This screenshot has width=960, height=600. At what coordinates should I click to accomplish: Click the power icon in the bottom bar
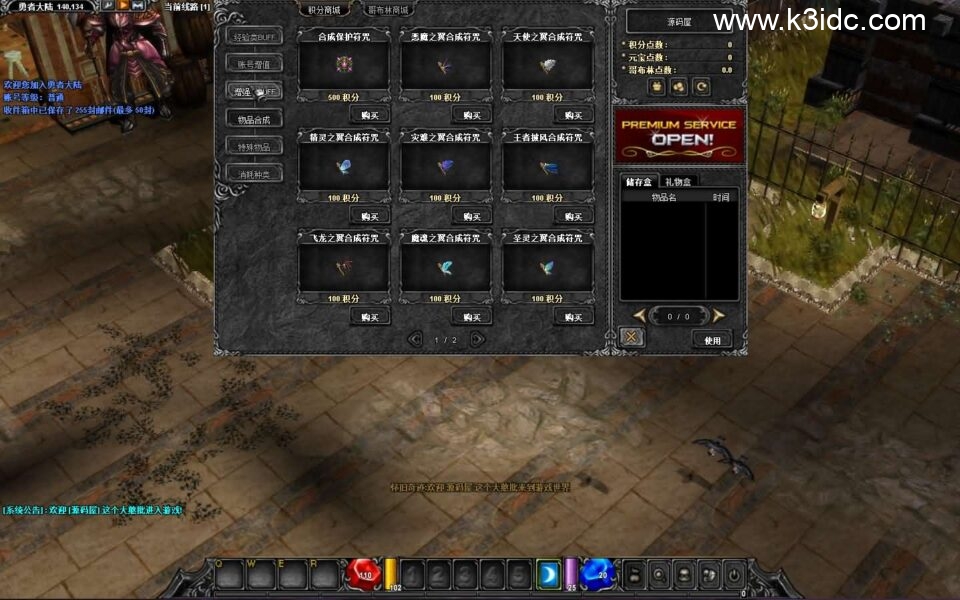coord(733,575)
